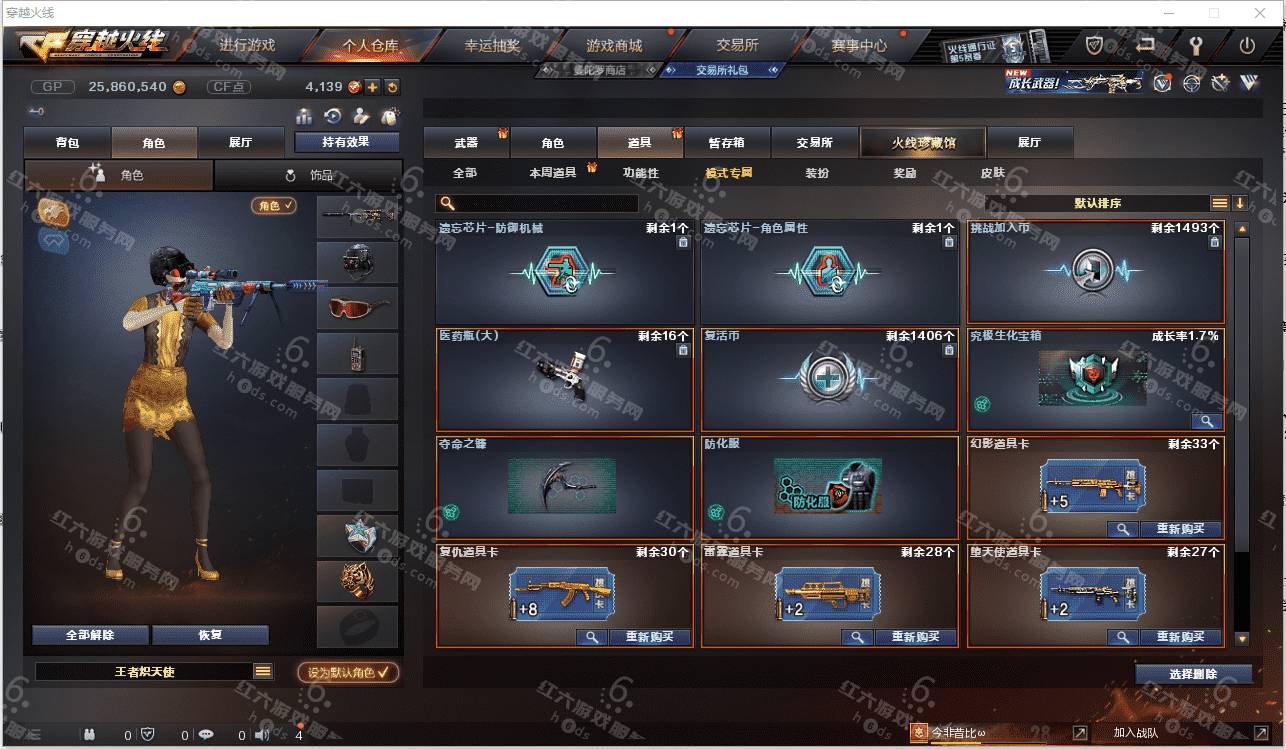Select the 皮肤 skin sub-category
The width and height of the screenshot is (1286, 749).
click(x=992, y=173)
